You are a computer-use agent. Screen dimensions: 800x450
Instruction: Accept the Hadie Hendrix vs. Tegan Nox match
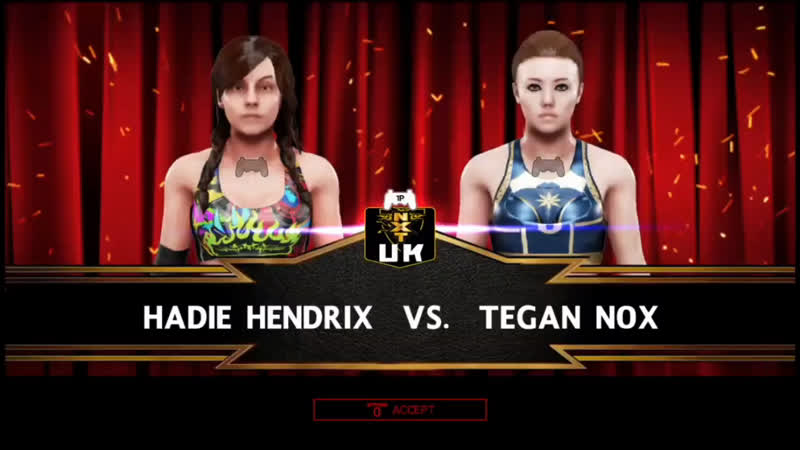(400, 409)
